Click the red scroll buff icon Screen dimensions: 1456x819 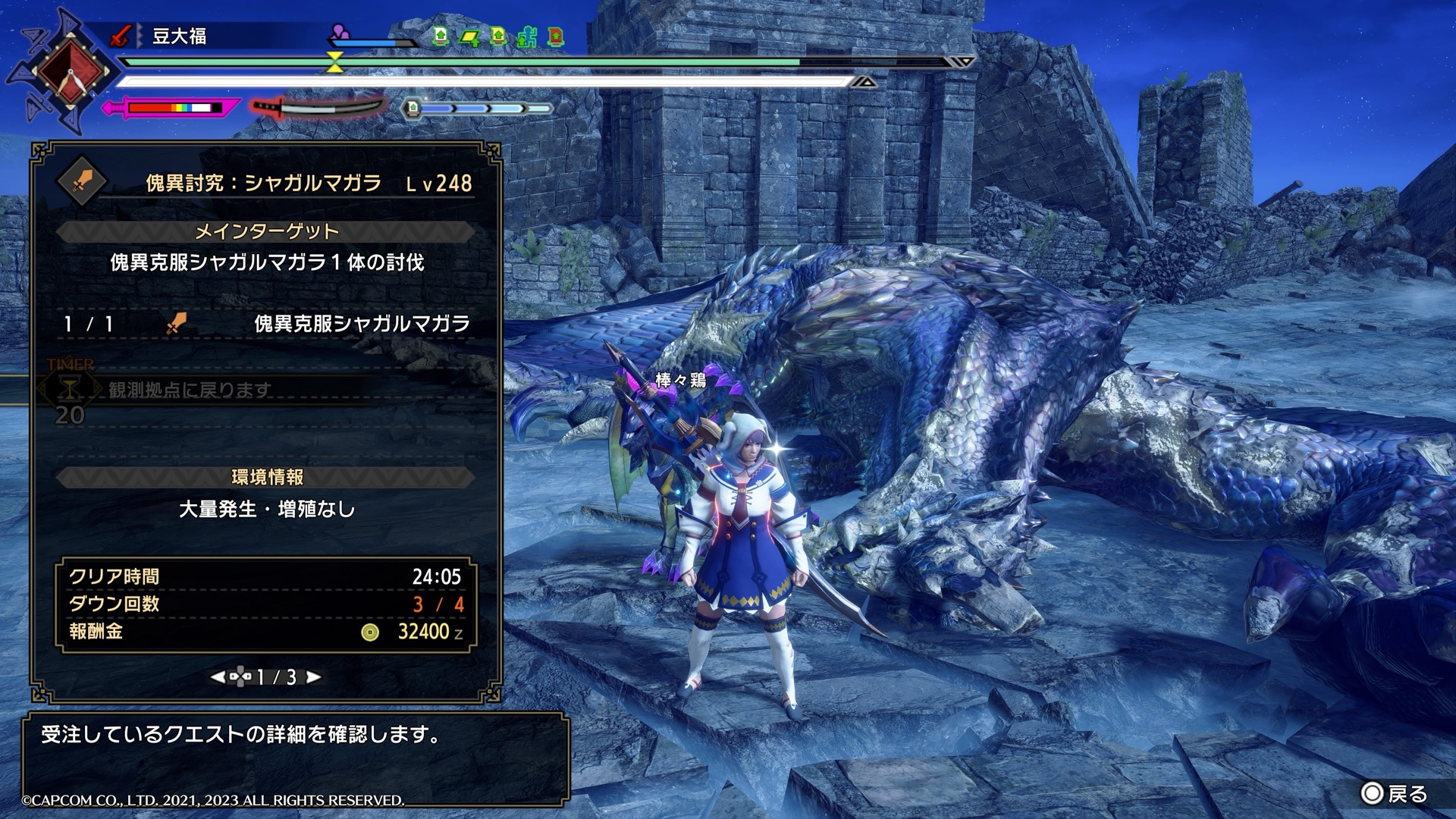(556, 36)
